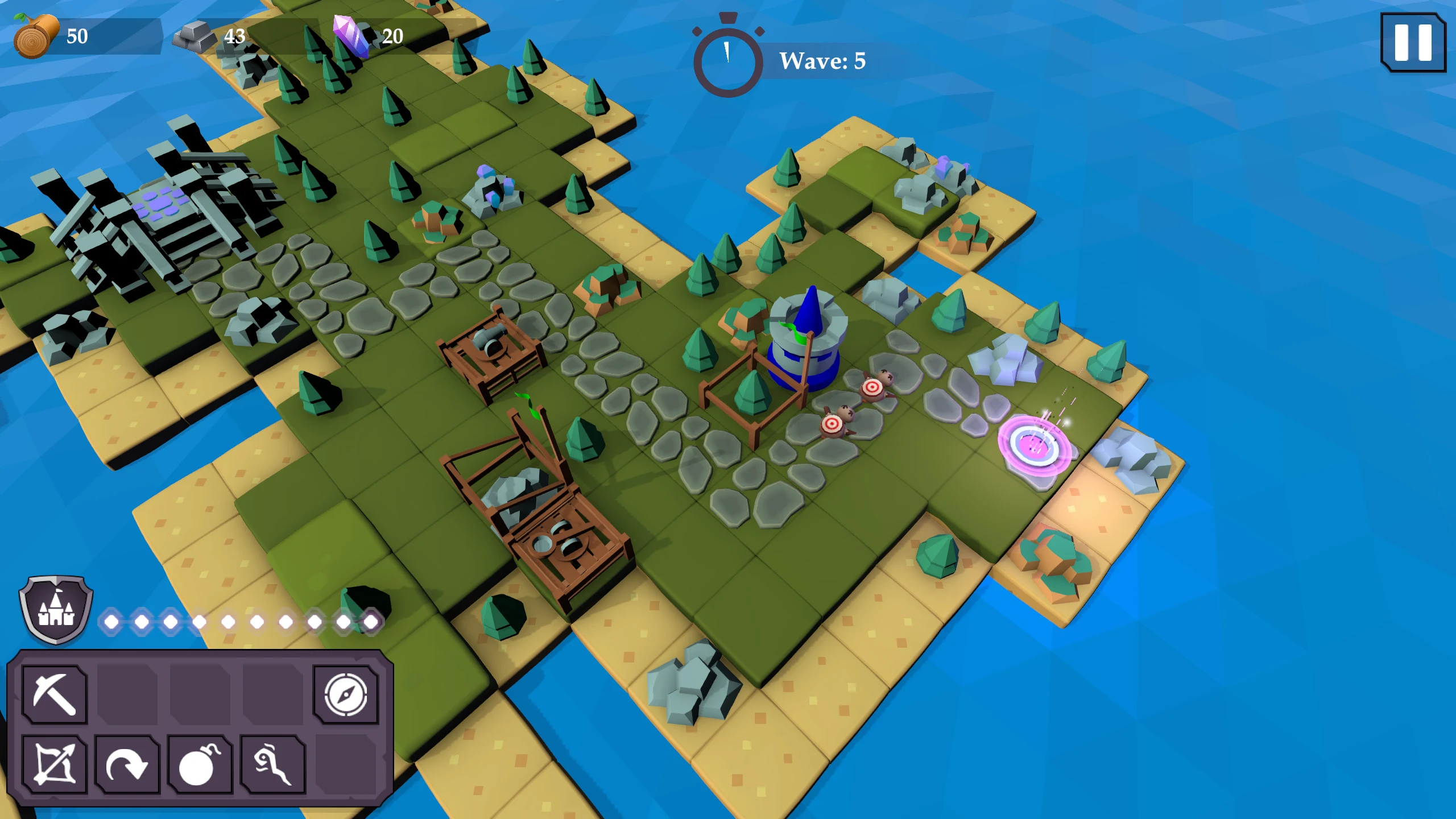Select the pickaxe mining tool

point(55,694)
